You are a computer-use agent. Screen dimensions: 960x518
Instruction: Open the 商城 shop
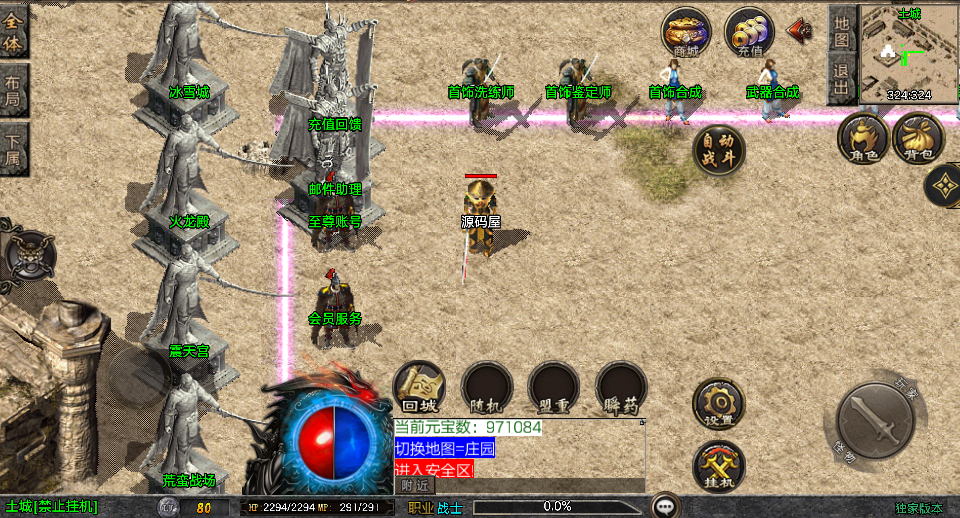pos(686,33)
